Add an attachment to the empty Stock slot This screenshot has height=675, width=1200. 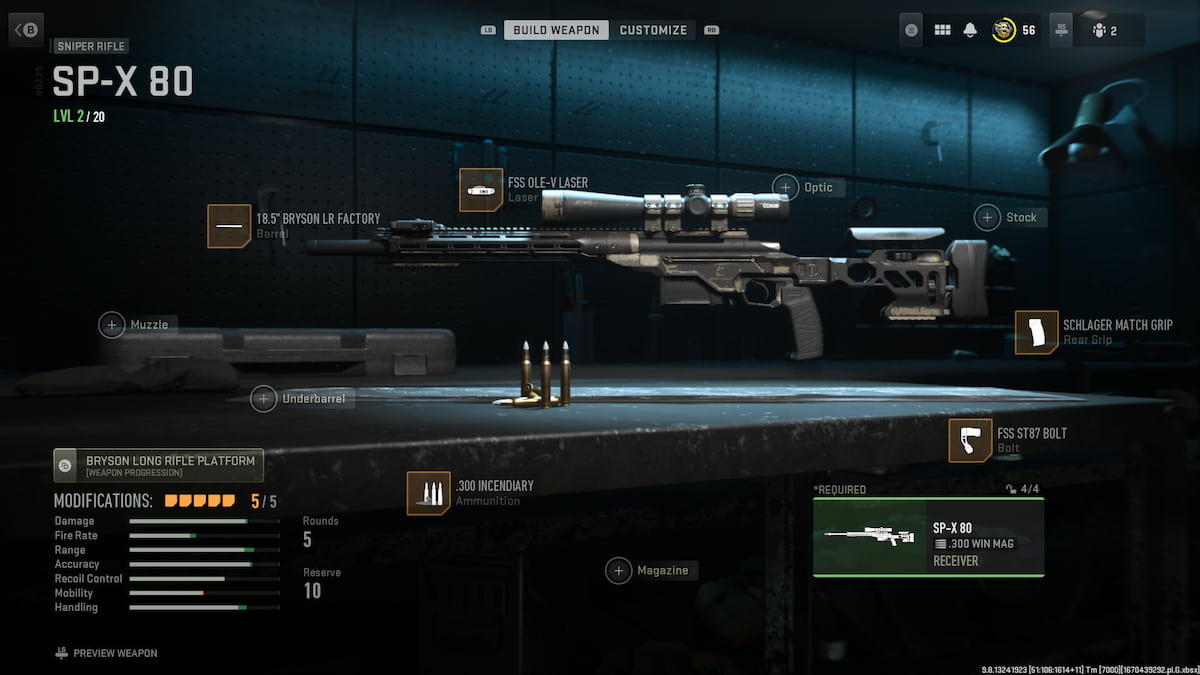pyautogui.click(x=988, y=217)
